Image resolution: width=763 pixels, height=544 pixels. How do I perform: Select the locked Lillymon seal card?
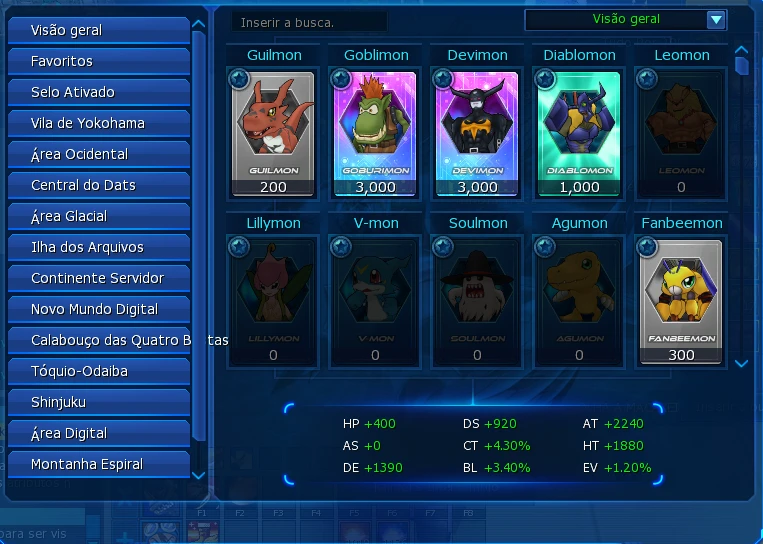pyautogui.click(x=273, y=300)
